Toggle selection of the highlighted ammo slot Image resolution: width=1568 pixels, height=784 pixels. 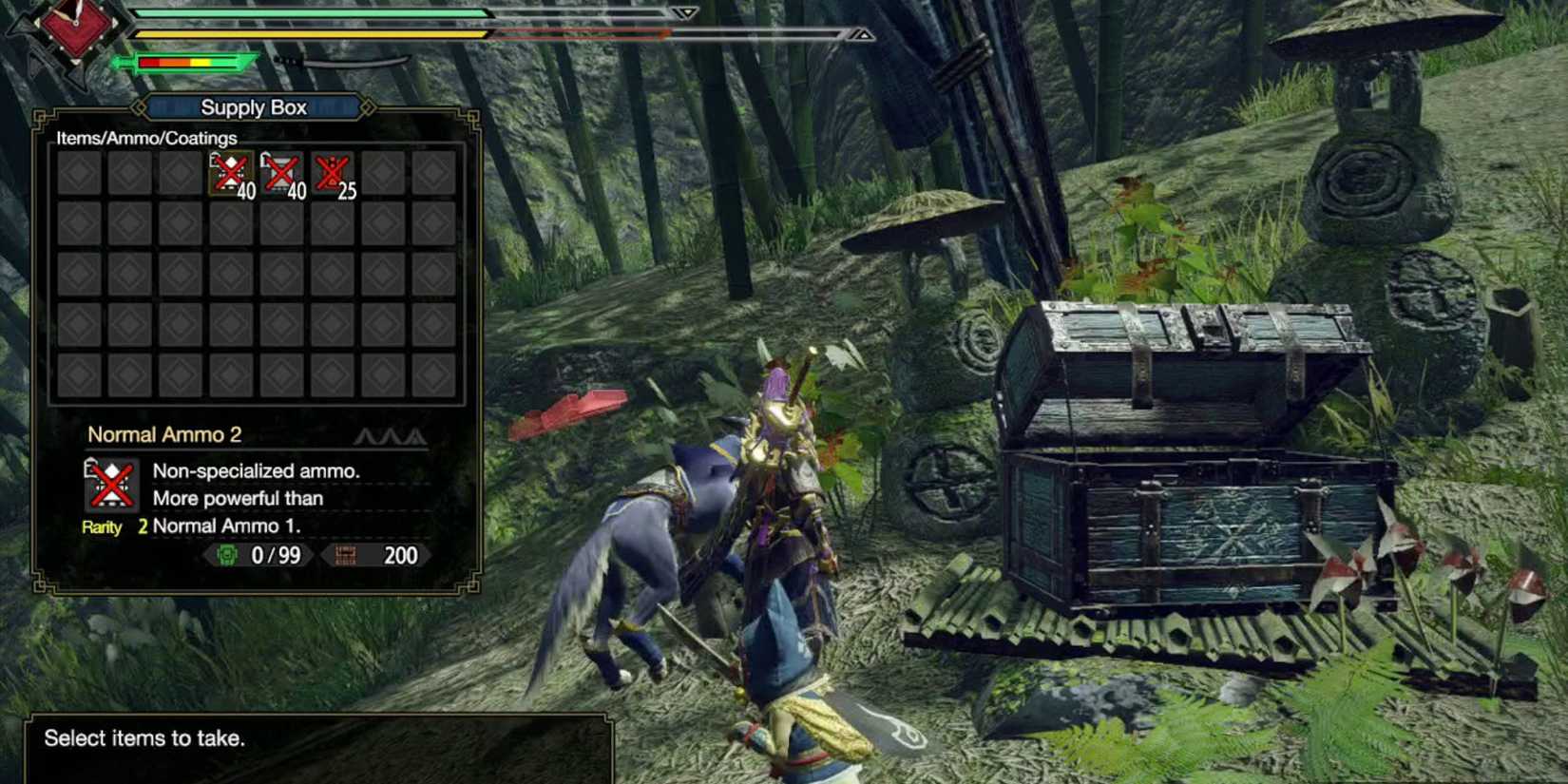[x=228, y=173]
